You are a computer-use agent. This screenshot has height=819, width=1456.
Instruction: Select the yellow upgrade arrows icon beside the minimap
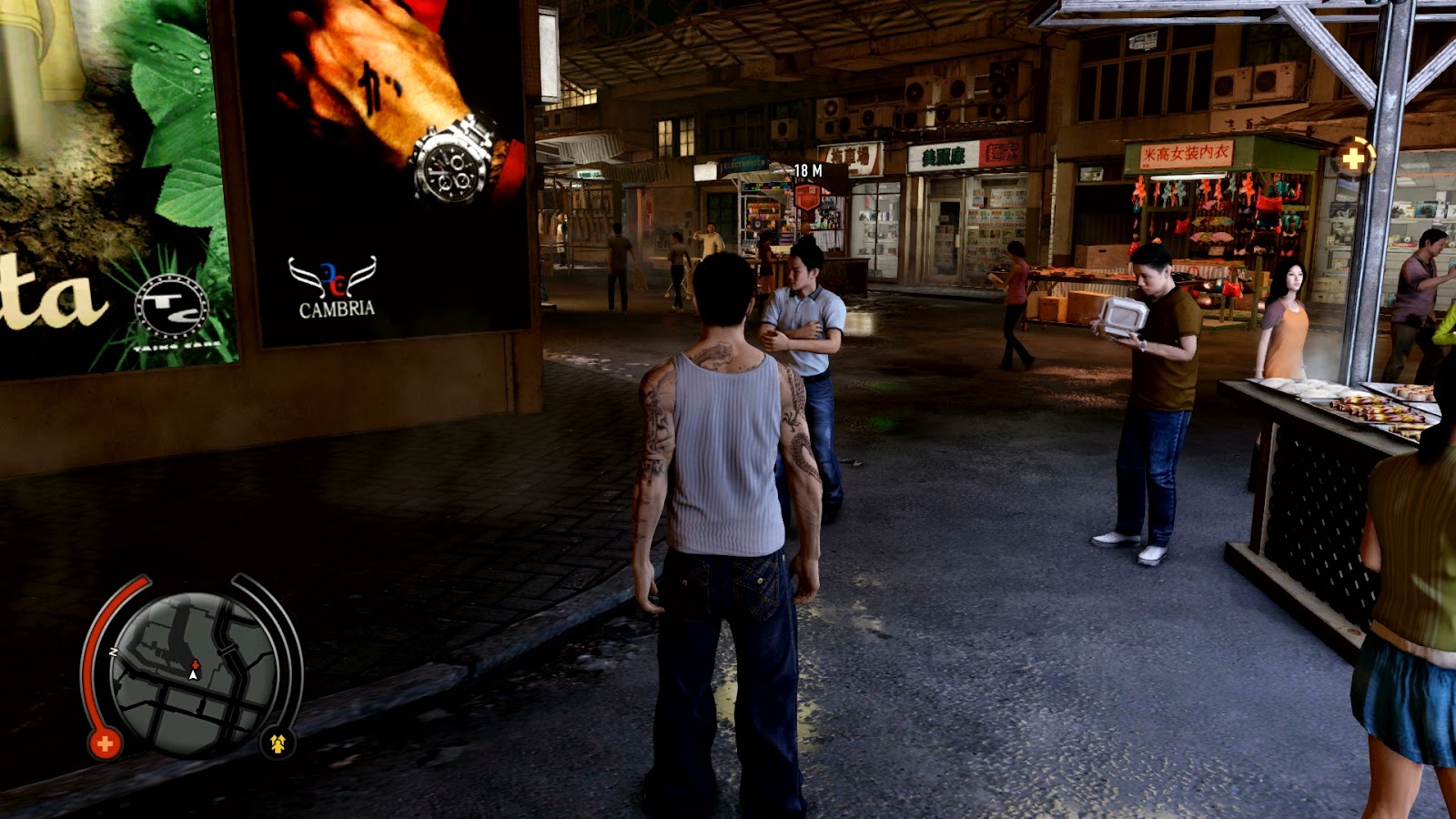[278, 742]
